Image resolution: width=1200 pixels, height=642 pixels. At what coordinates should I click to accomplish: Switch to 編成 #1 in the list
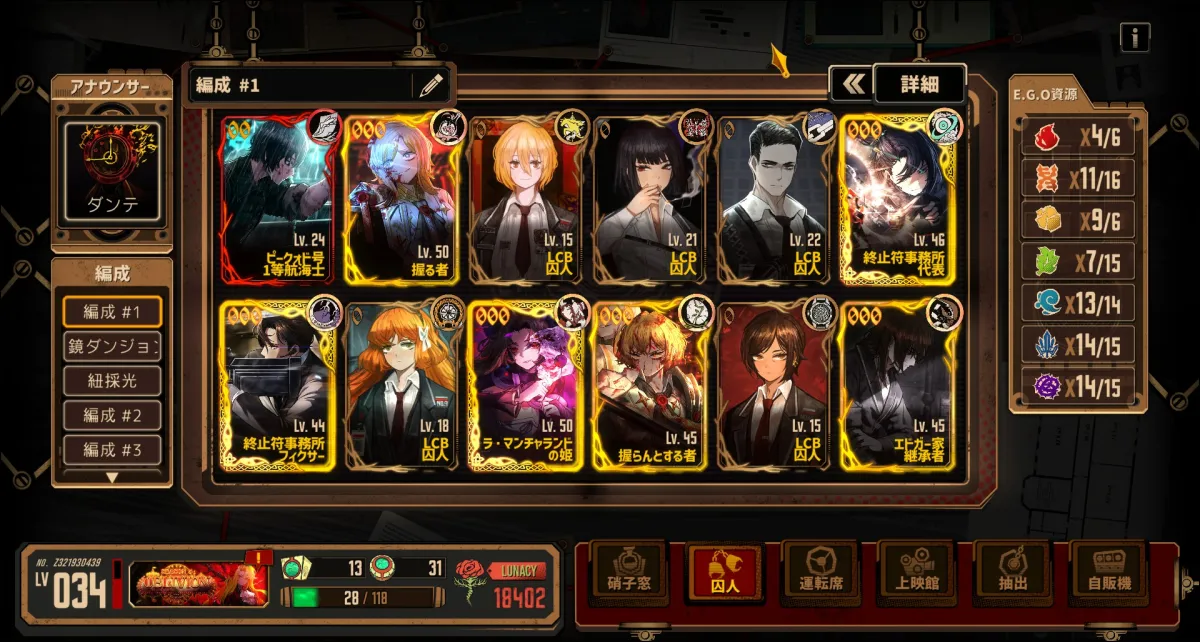[x=111, y=312]
